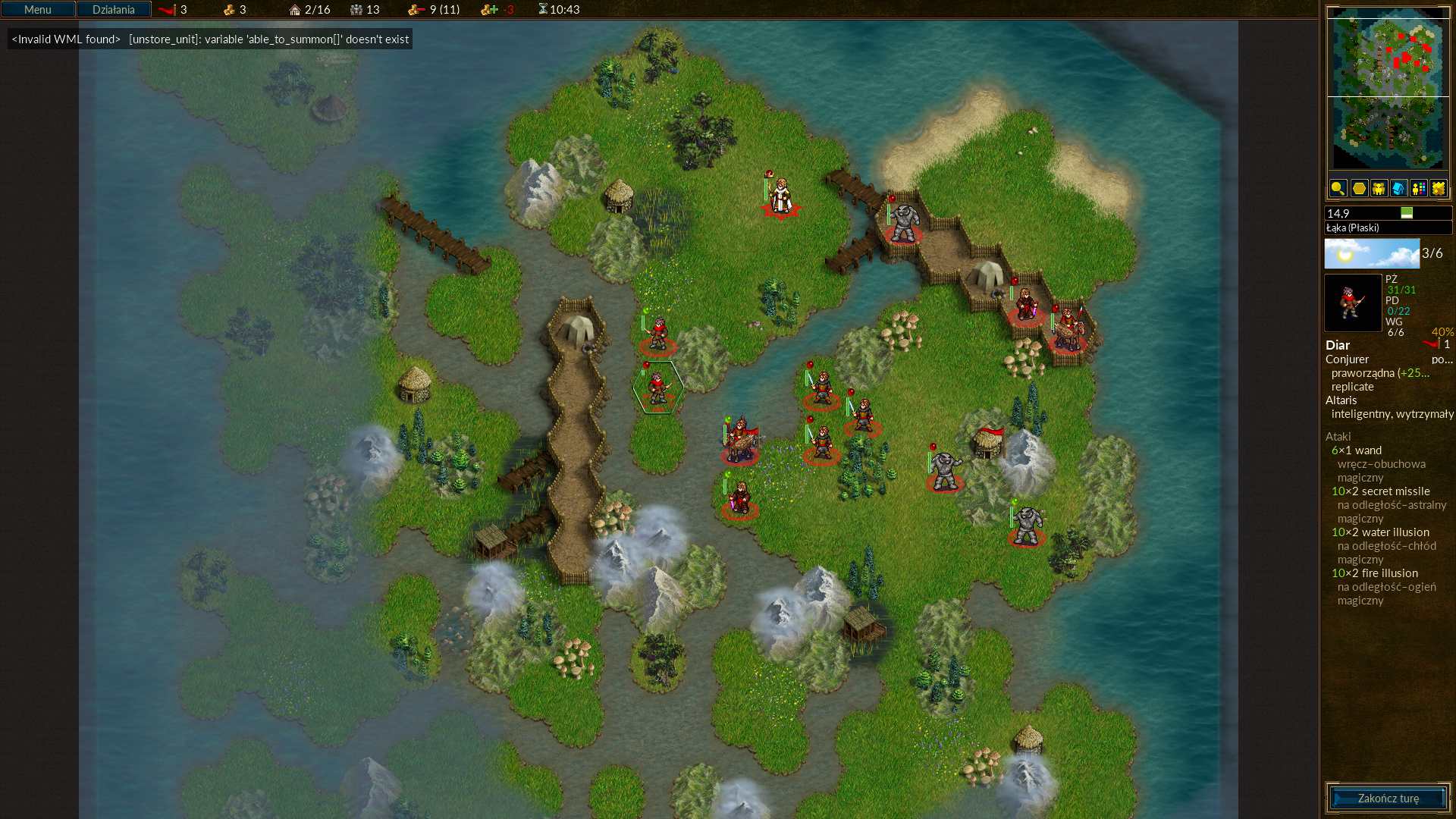The width and height of the screenshot is (1456, 819).
Task: Toggle the unit color-coding minimap button
Action: (1418, 188)
